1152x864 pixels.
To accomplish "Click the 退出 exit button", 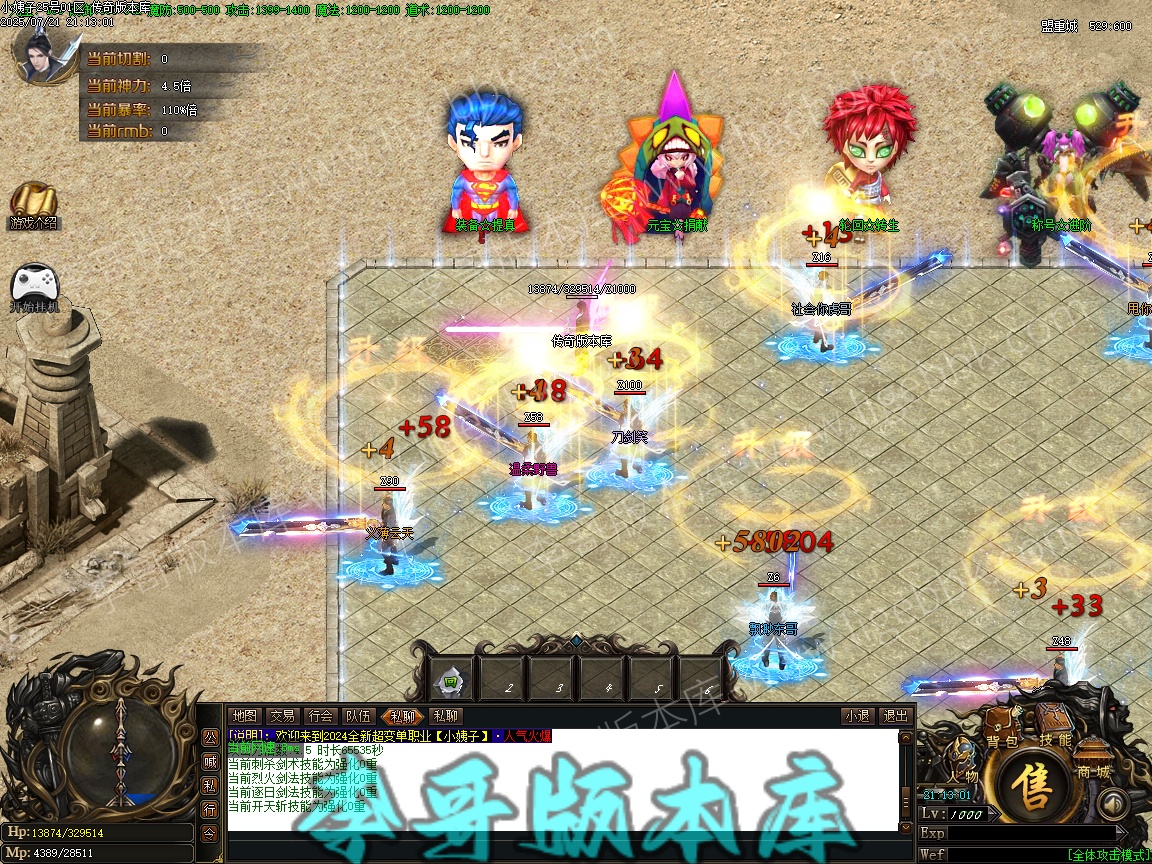I will coord(894,716).
